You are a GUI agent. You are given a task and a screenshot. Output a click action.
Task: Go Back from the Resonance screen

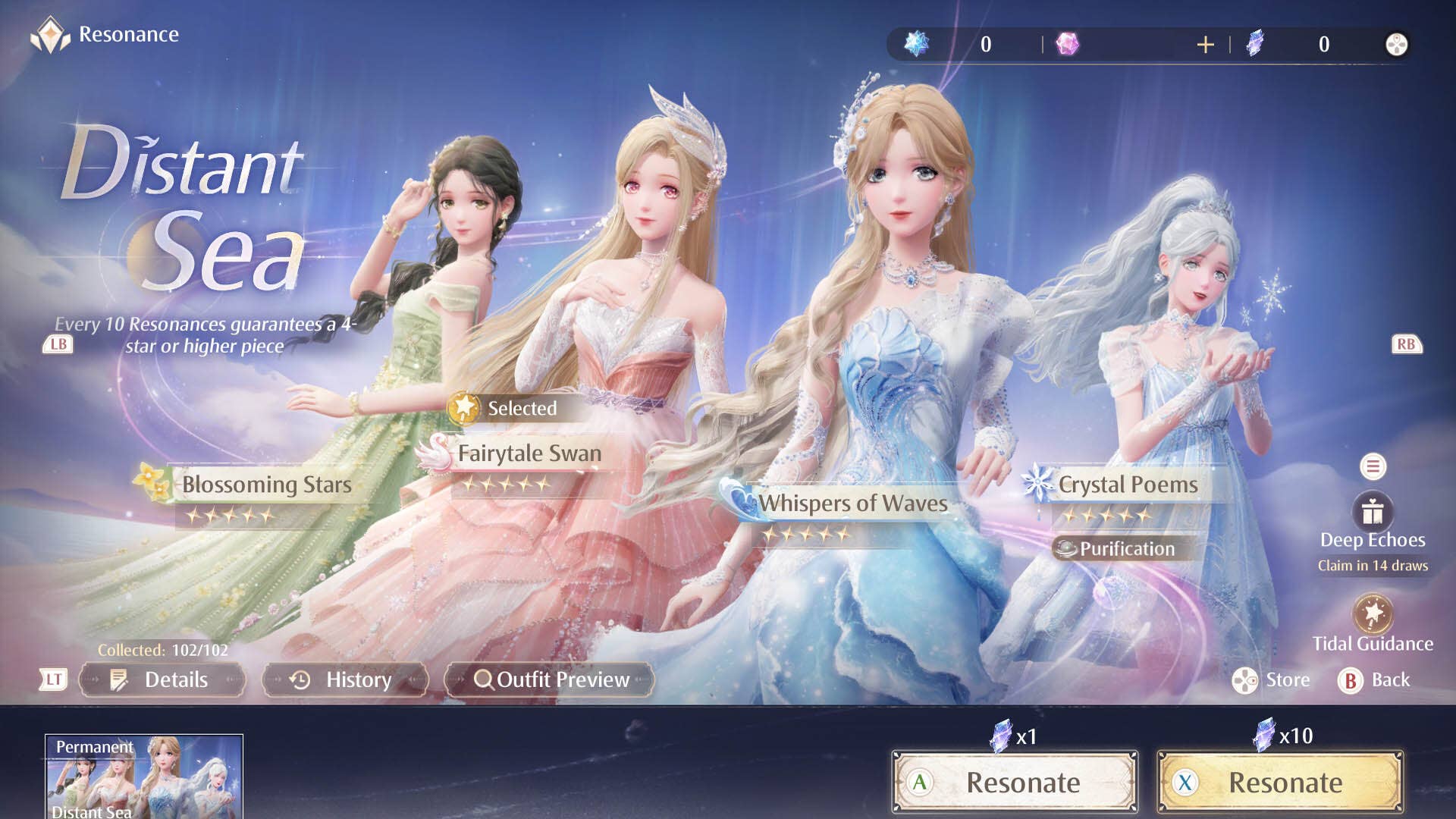click(x=1374, y=680)
